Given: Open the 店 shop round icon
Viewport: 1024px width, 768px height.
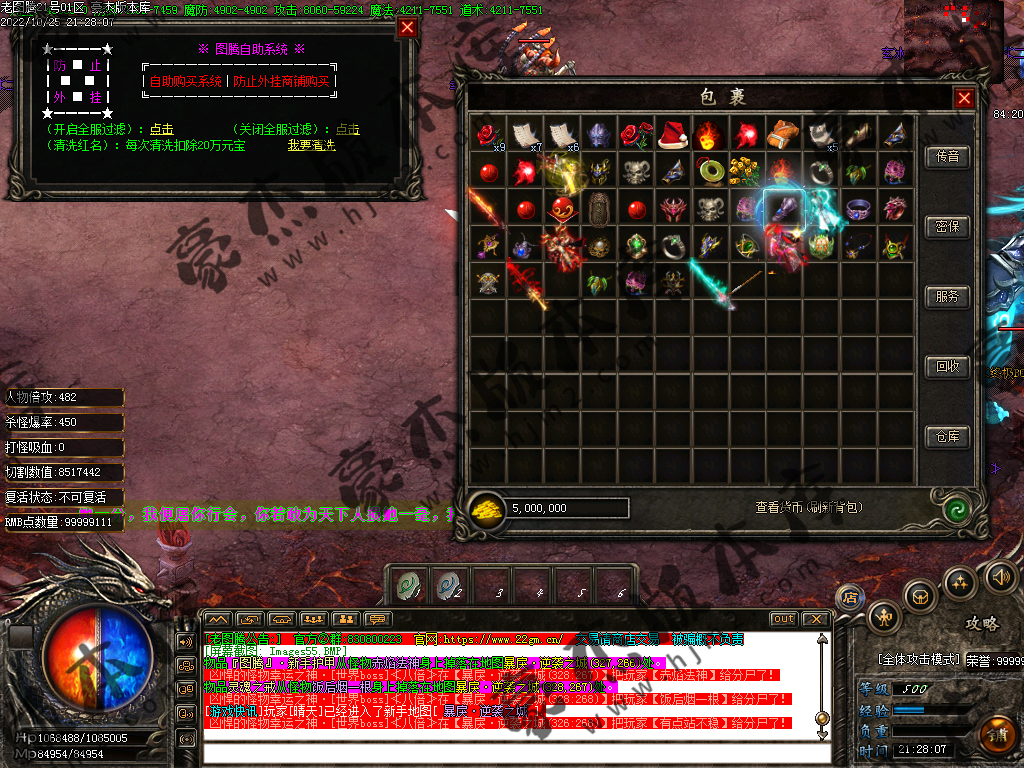Looking at the screenshot, I should point(849,597).
